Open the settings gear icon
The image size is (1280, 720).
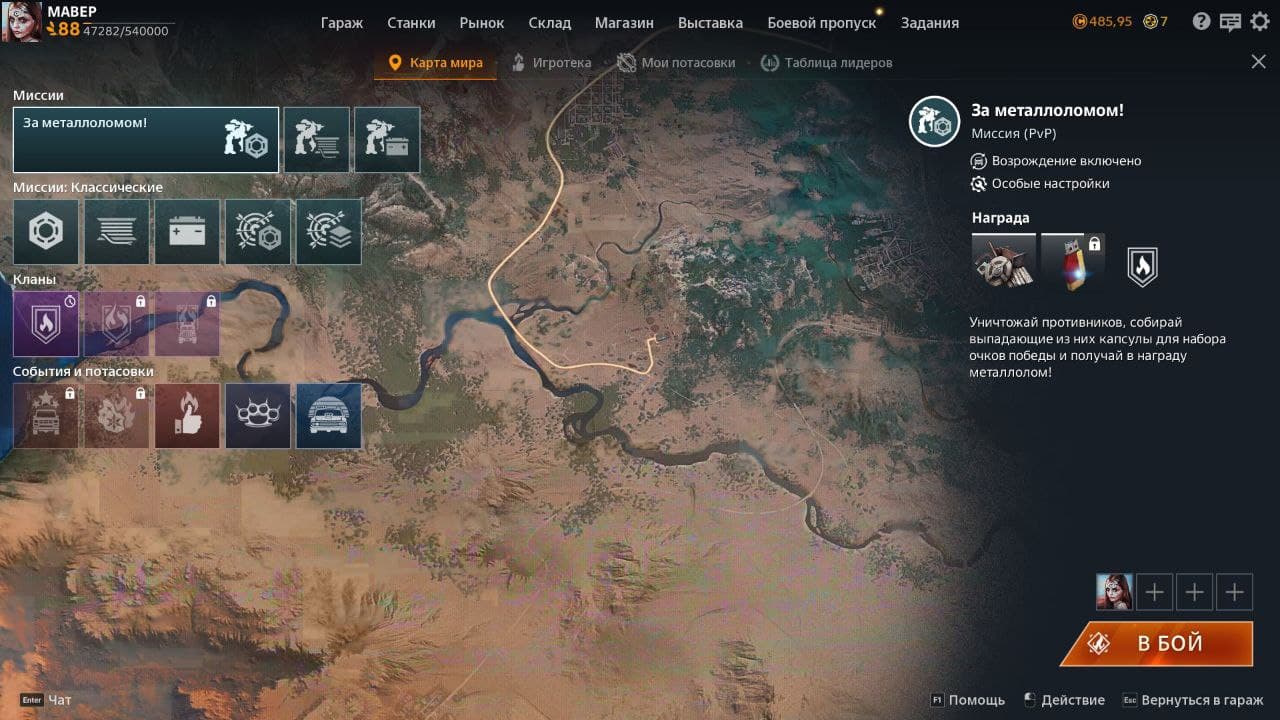click(x=1259, y=21)
